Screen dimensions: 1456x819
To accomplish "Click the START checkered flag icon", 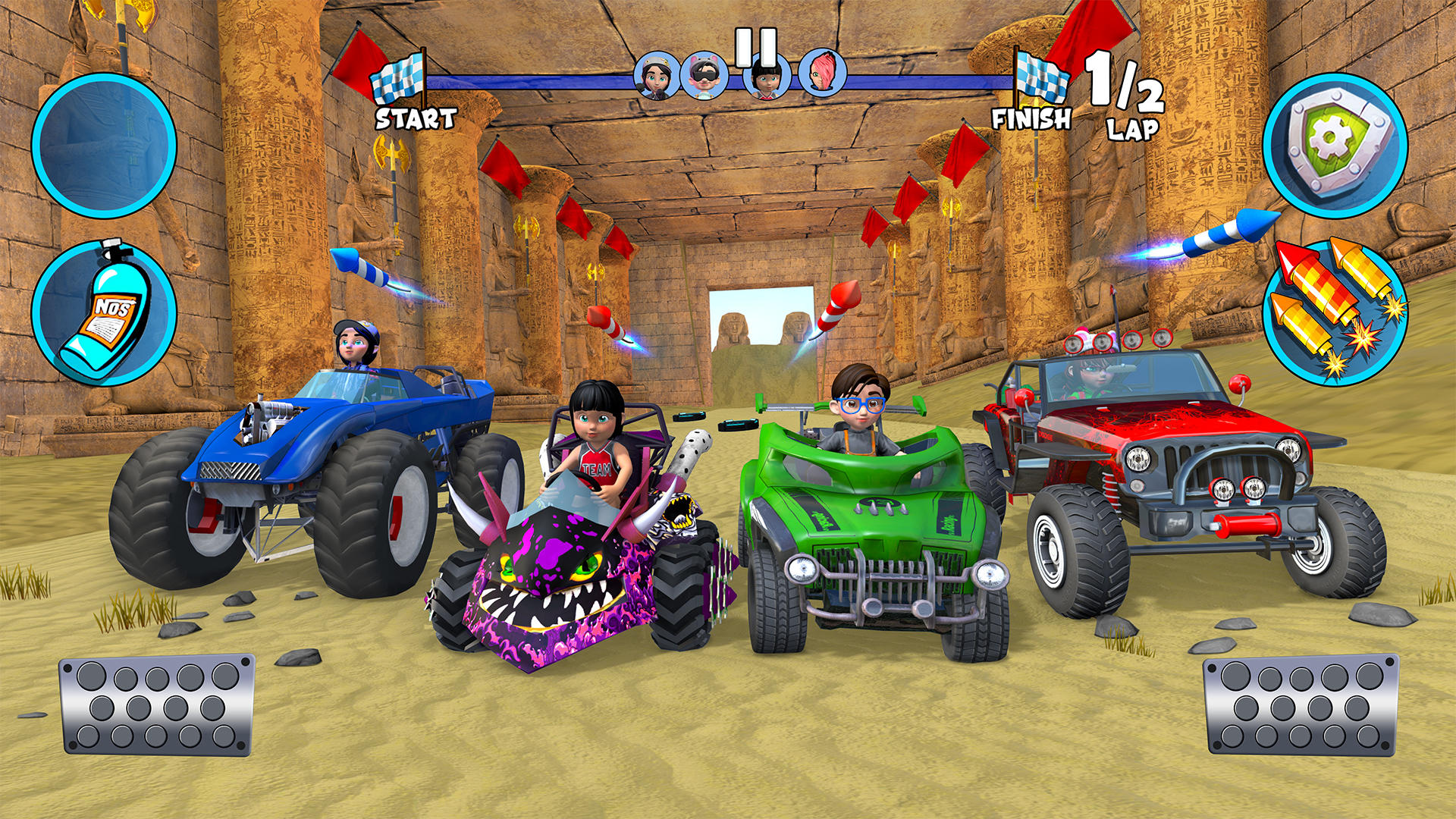I will 398,80.
